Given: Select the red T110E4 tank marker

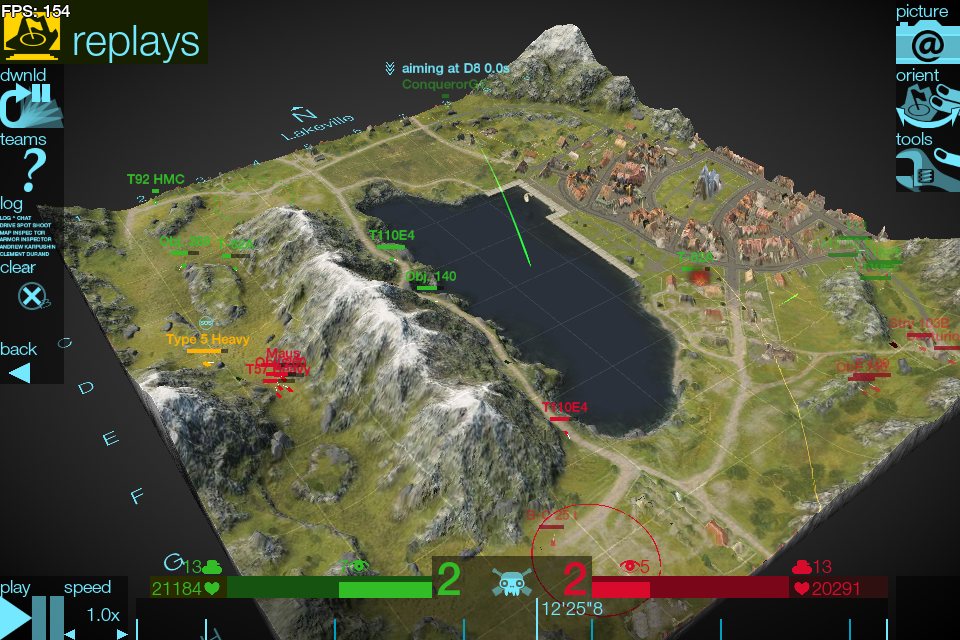Looking at the screenshot, I should (564, 408).
